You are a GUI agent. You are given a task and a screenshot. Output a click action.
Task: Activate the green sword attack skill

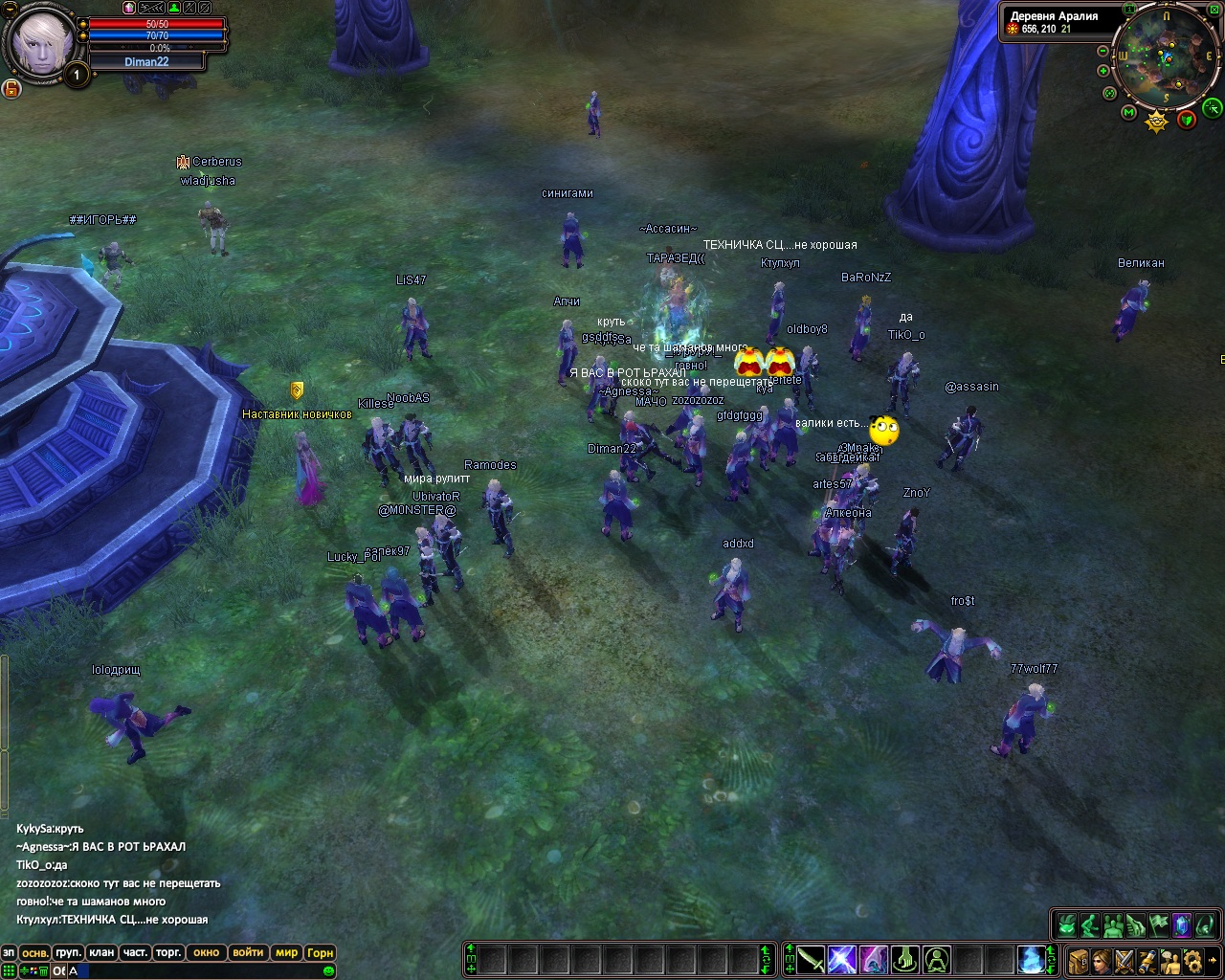[812, 958]
